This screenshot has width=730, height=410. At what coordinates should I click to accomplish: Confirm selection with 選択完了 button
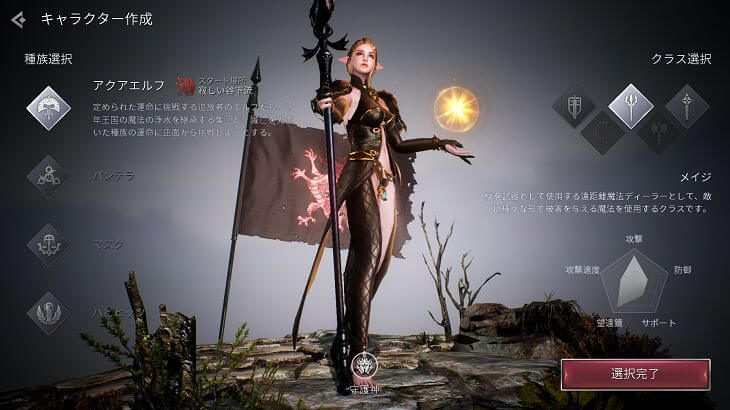coord(635,374)
